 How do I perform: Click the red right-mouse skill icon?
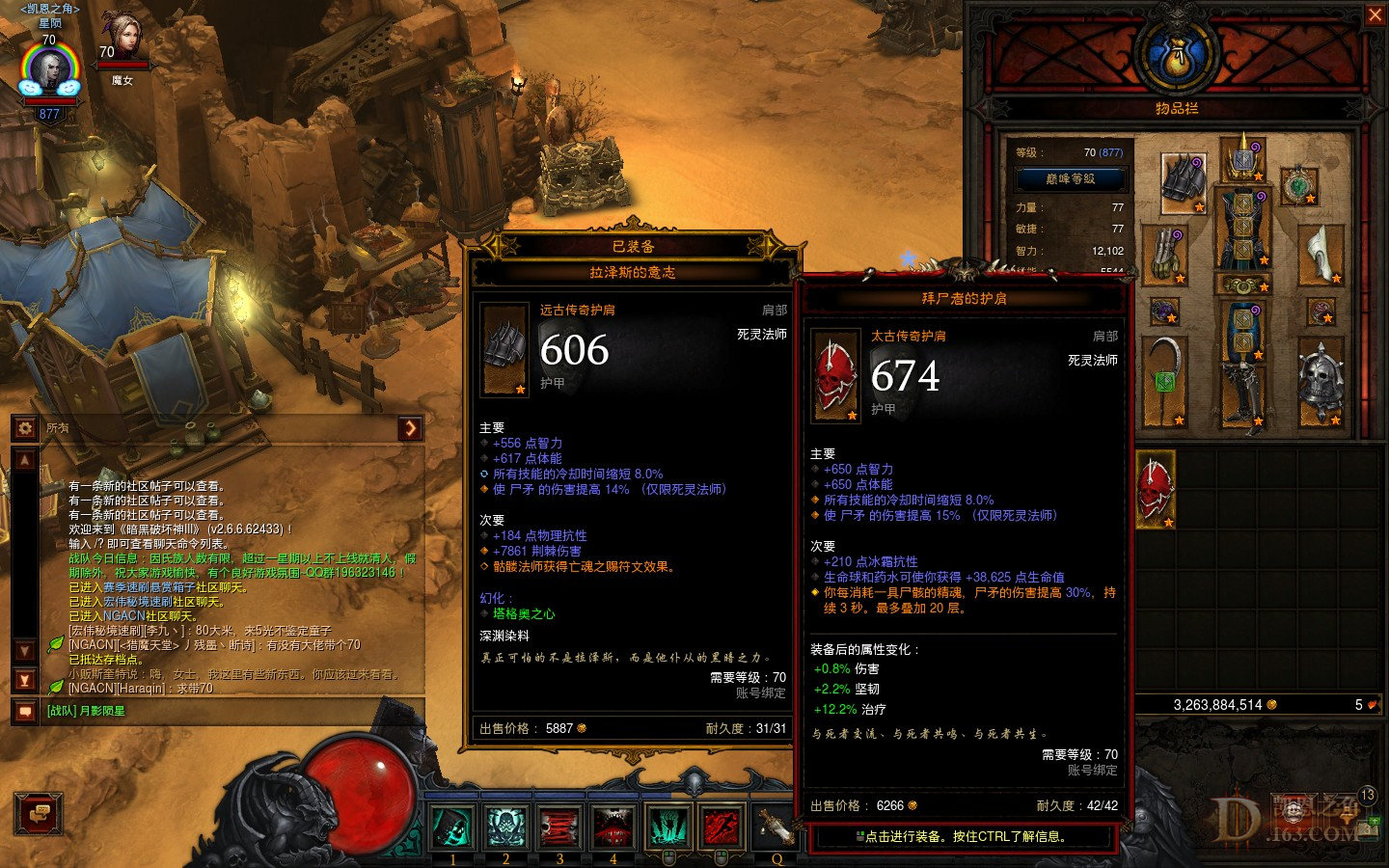click(722, 827)
